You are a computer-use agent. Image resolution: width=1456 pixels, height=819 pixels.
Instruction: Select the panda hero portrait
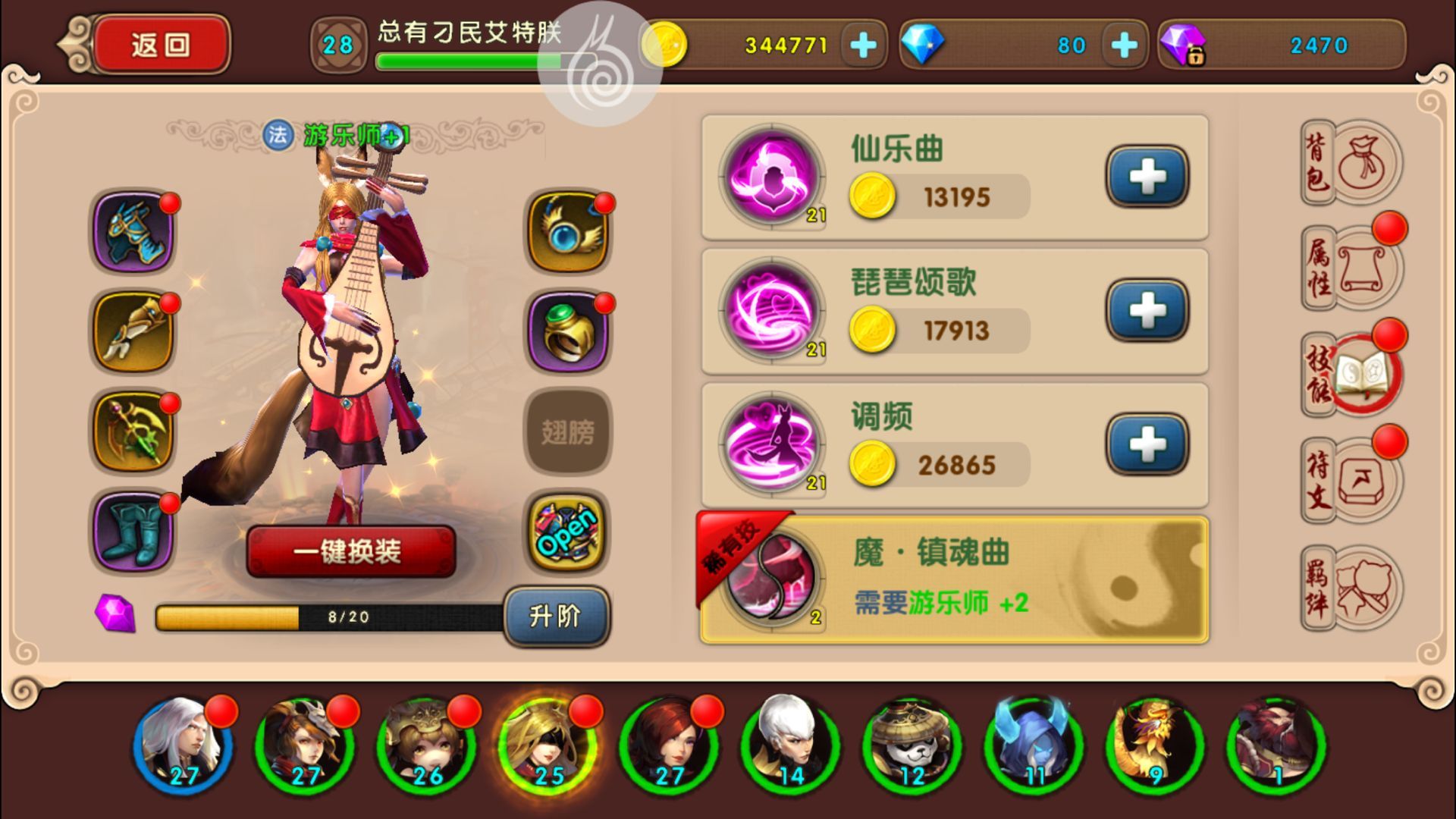click(912, 745)
